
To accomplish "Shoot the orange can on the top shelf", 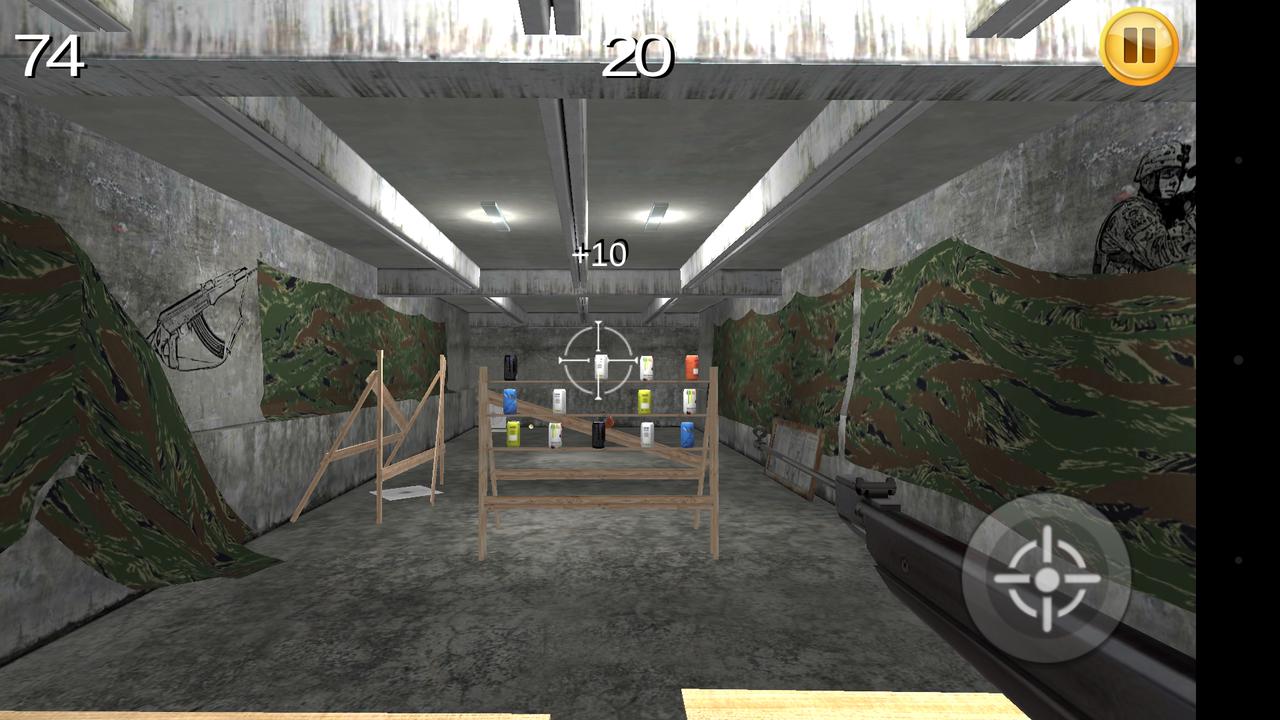I will [692, 367].
